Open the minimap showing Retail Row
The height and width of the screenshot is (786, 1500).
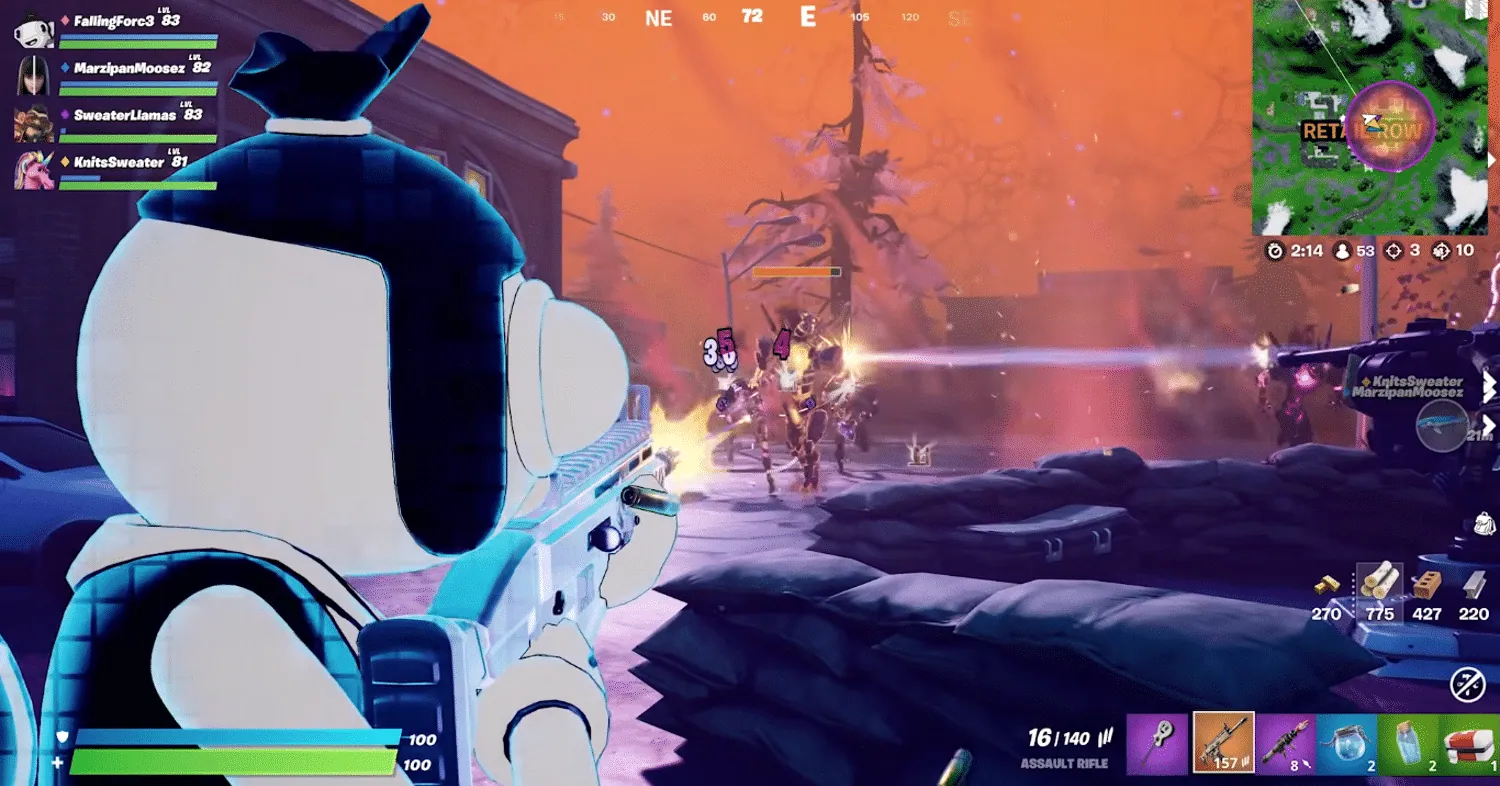pyautogui.click(x=1370, y=118)
